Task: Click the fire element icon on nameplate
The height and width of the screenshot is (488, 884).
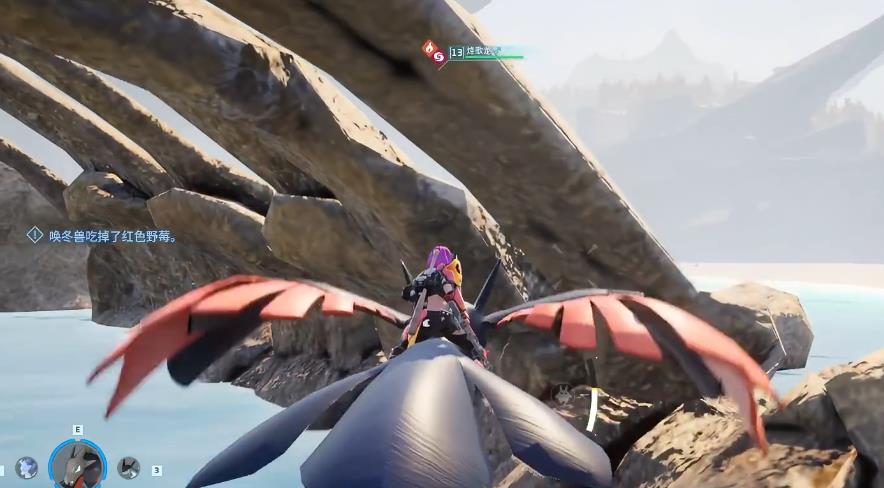Action: pyautogui.click(x=431, y=48)
